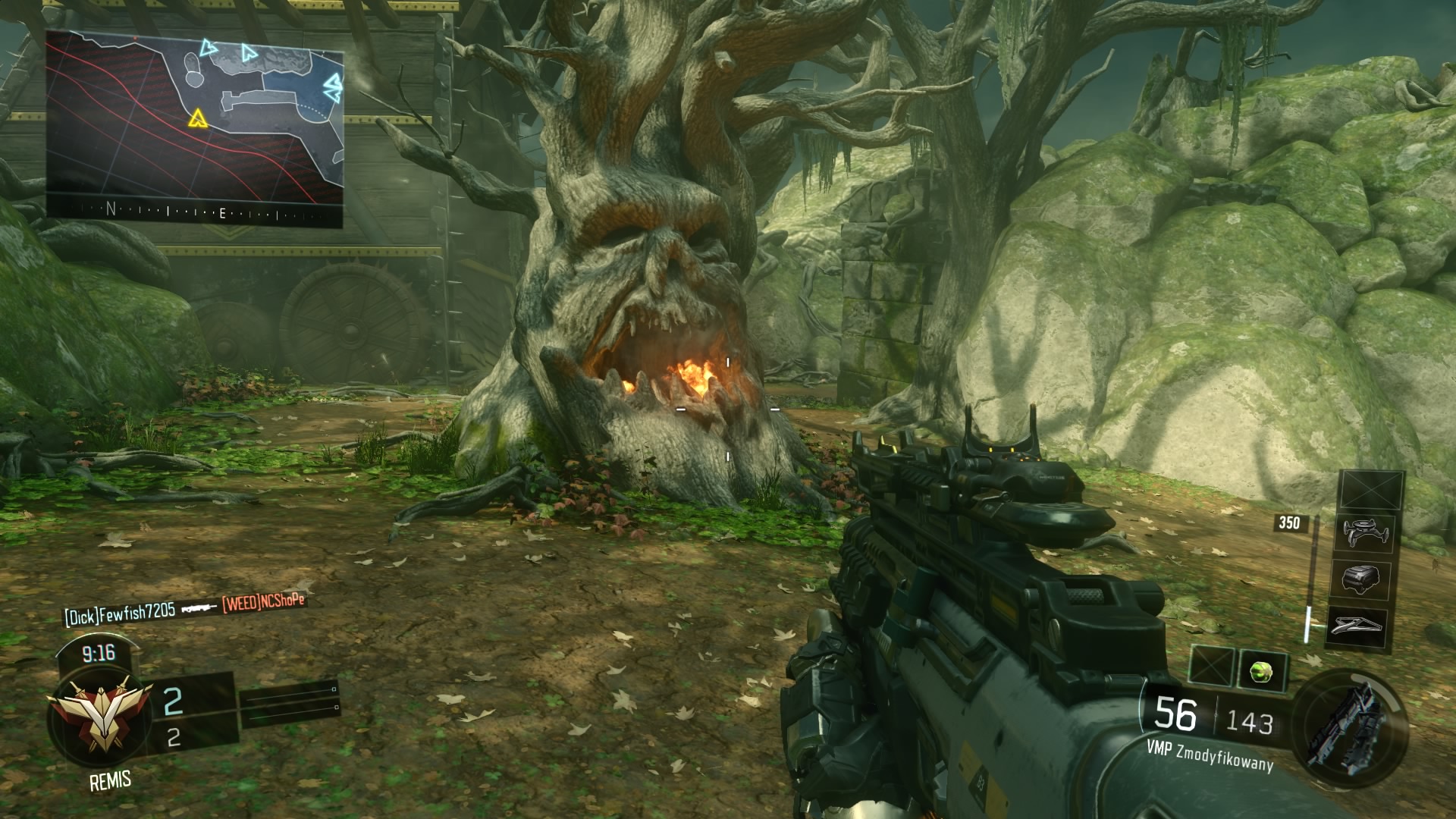The width and height of the screenshot is (1456, 819).
Task: Select the quad-rotor drone scorestreak icon
Action: pyautogui.click(x=1364, y=533)
